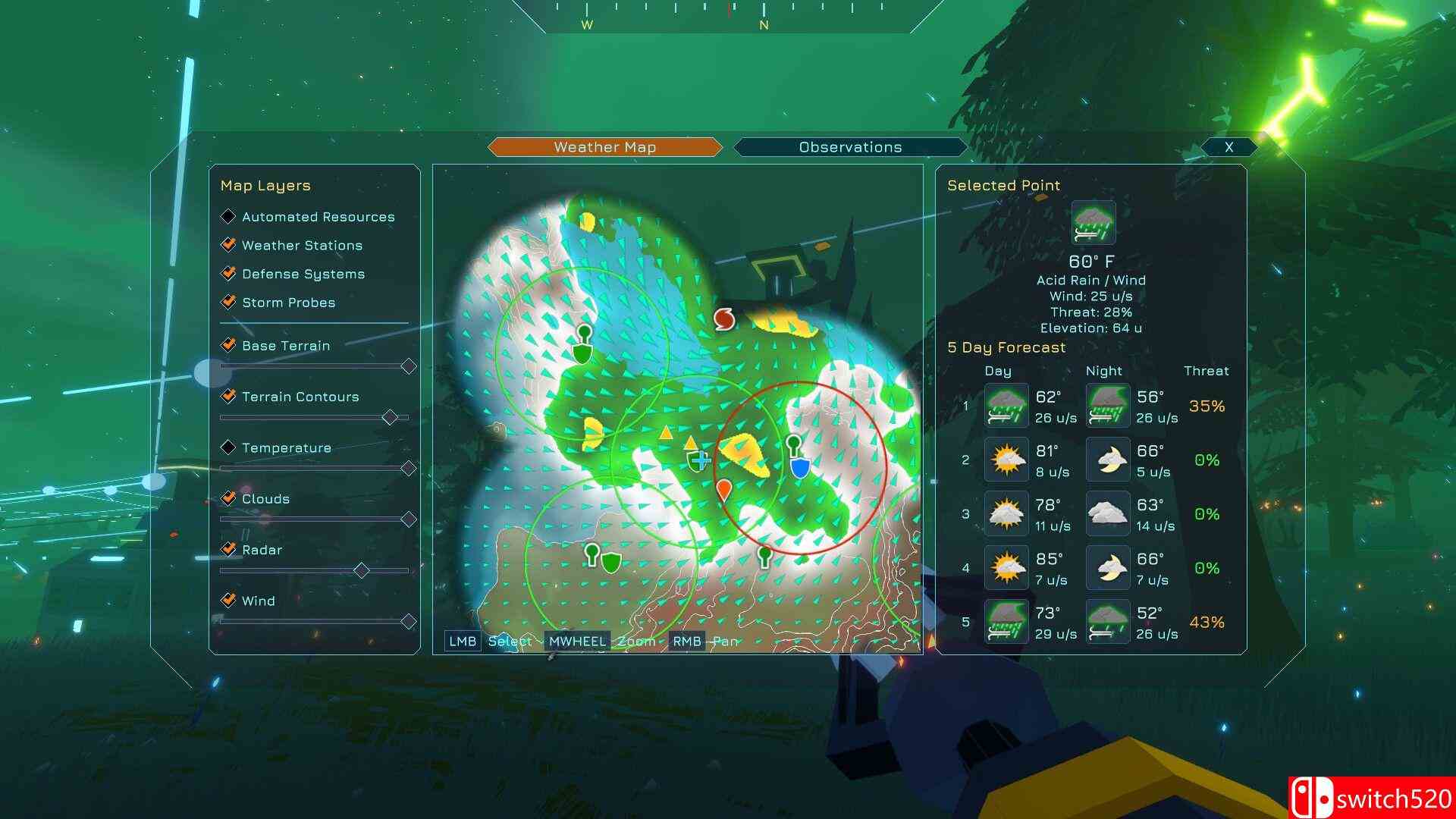This screenshot has height=819, width=1456.
Task: Disable the Weather Stations layer
Action: [228, 245]
